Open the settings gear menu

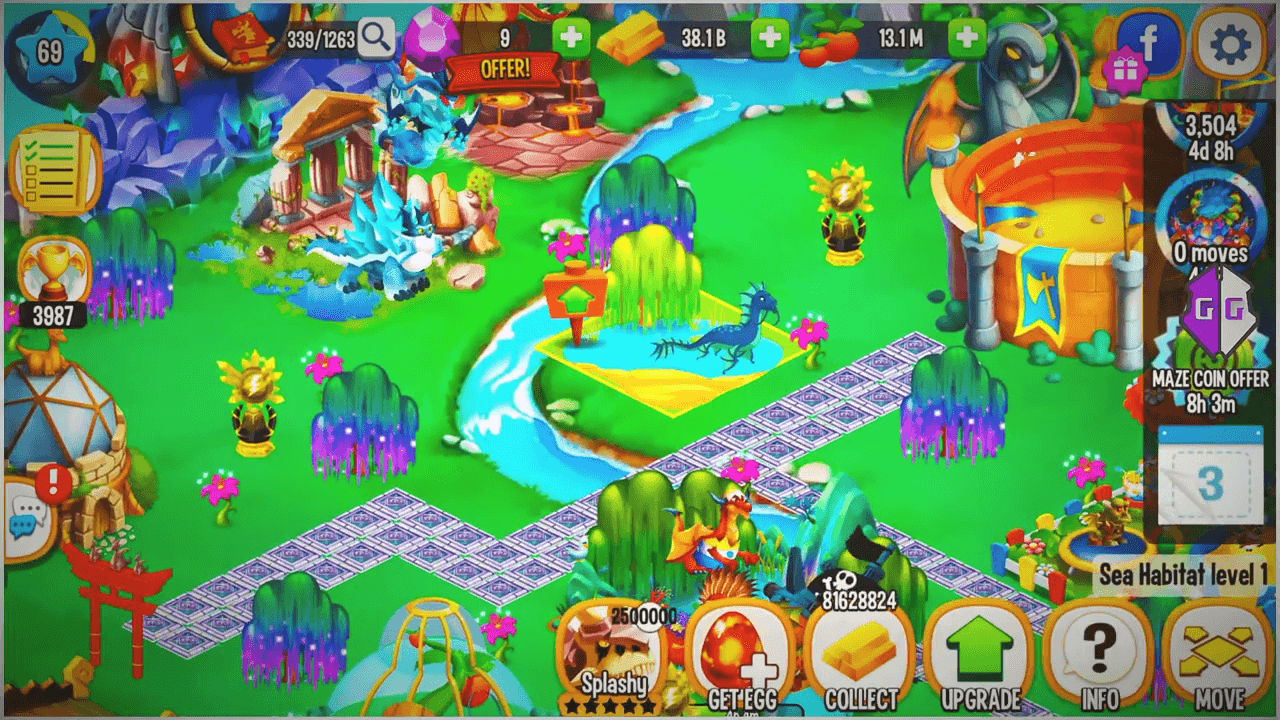click(1232, 45)
